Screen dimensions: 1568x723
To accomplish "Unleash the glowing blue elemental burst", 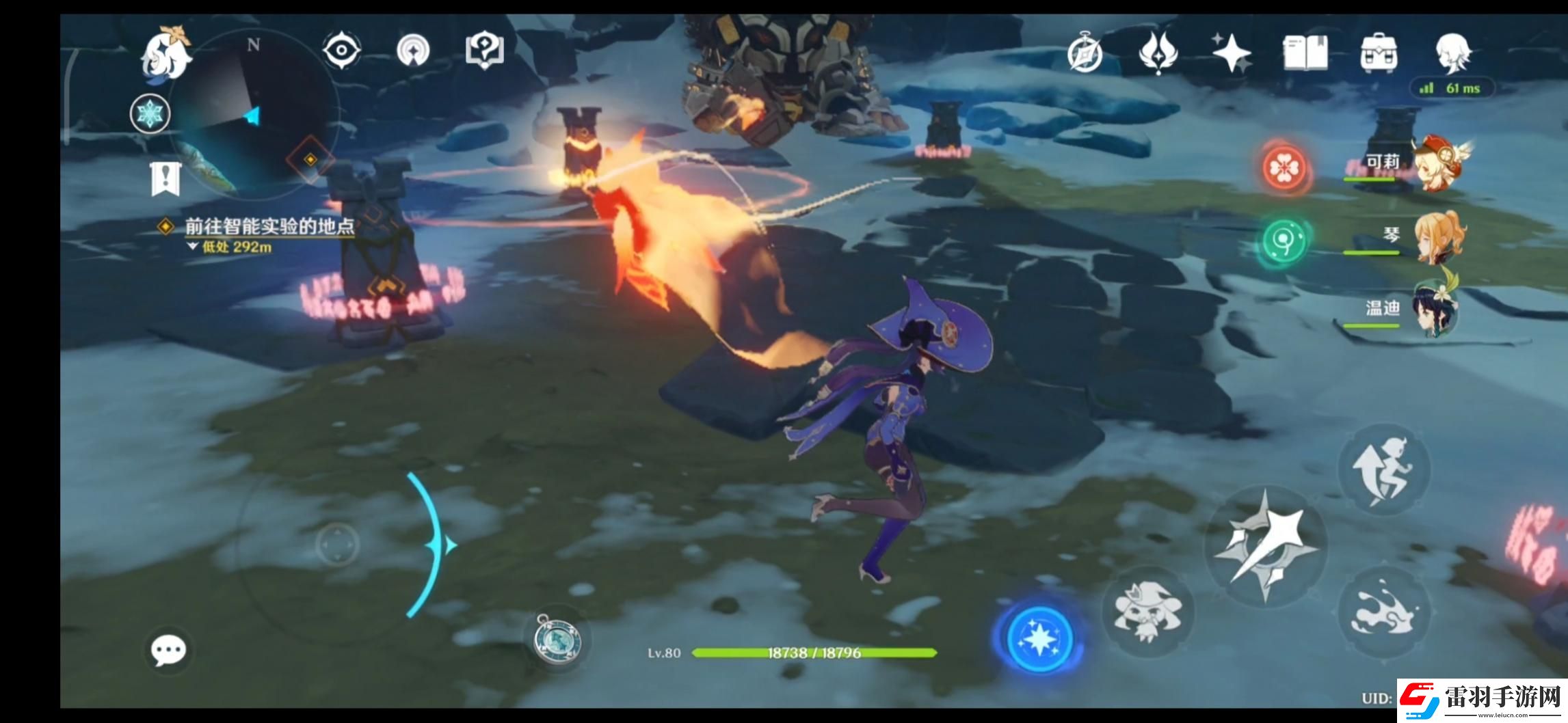I will pos(1039,638).
